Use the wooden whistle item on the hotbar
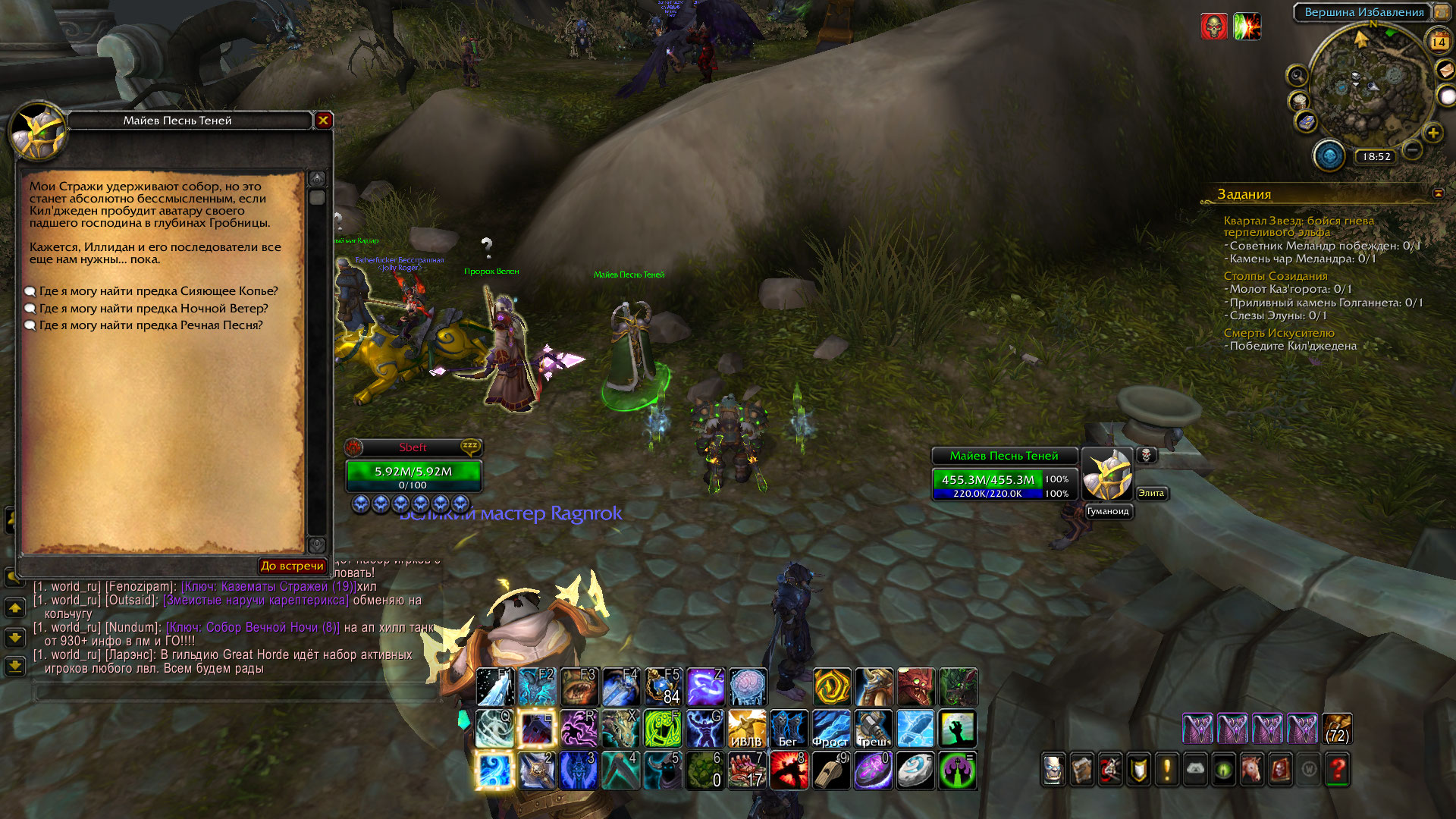The image size is (1456, 819). click(x=831, y=770)
